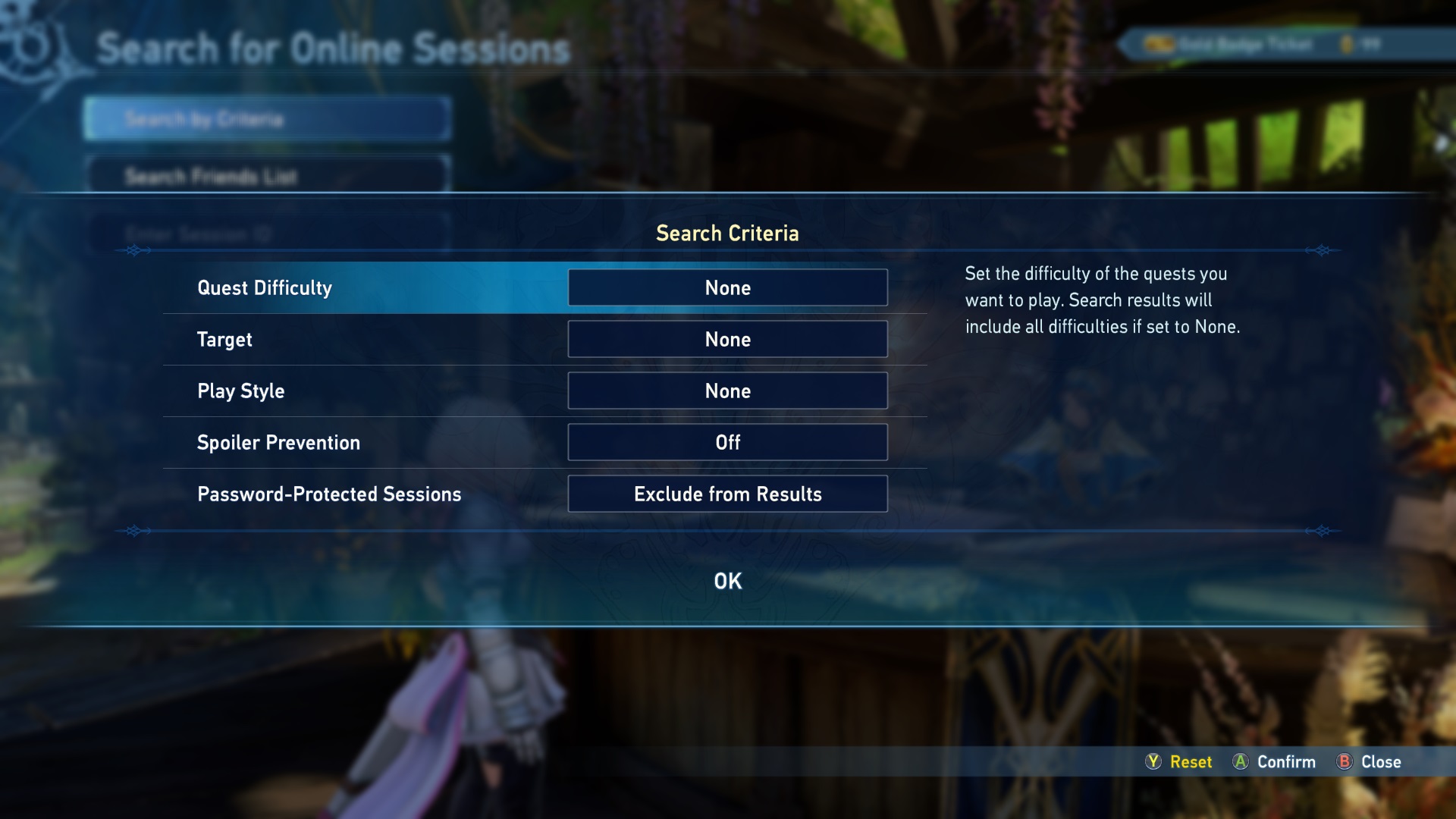Change the Play Style setting
1456x819 pixels.
(x=727, y=391)
